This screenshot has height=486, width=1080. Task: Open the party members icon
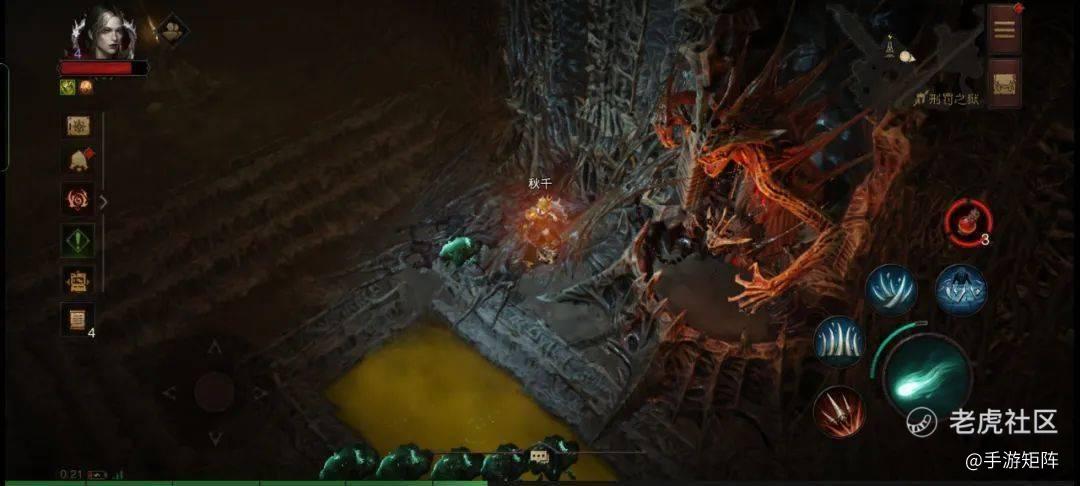171,28
